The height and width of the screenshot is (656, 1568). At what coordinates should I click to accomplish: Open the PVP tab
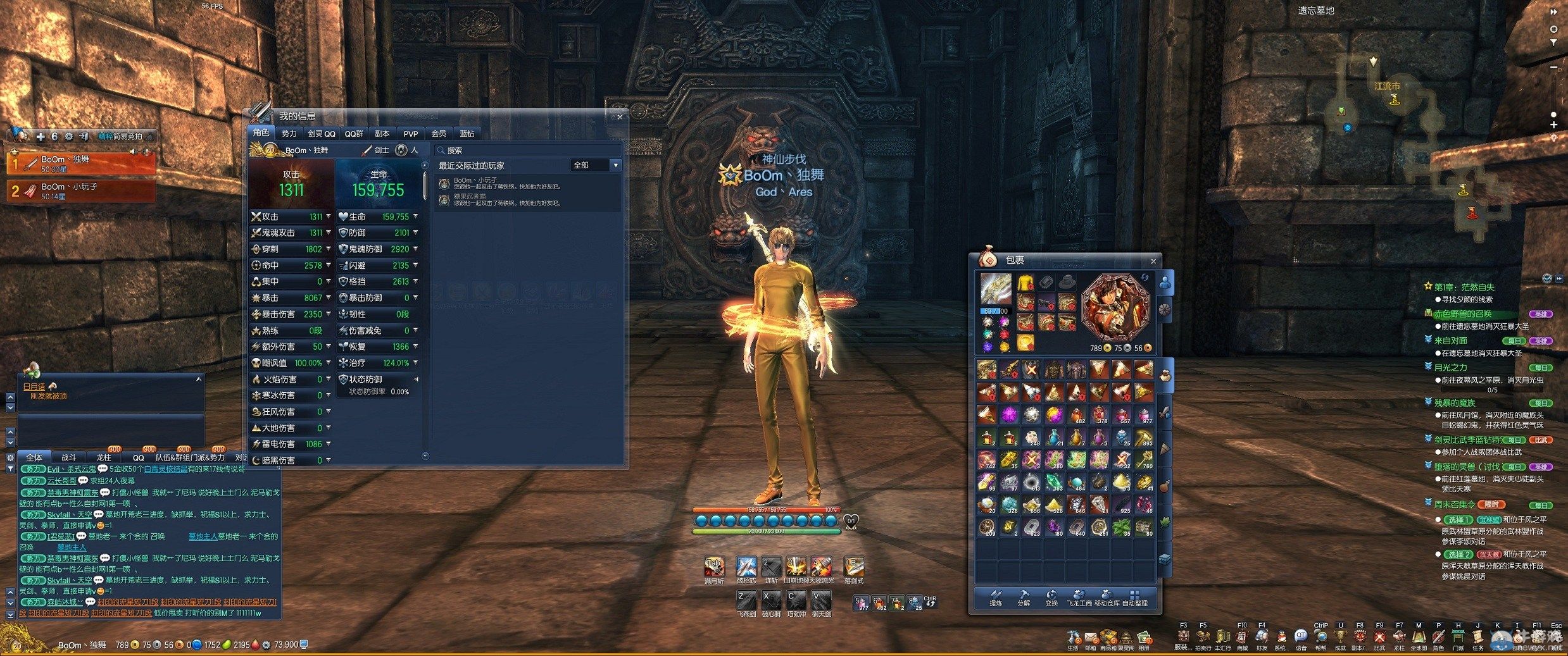(411, 133)
